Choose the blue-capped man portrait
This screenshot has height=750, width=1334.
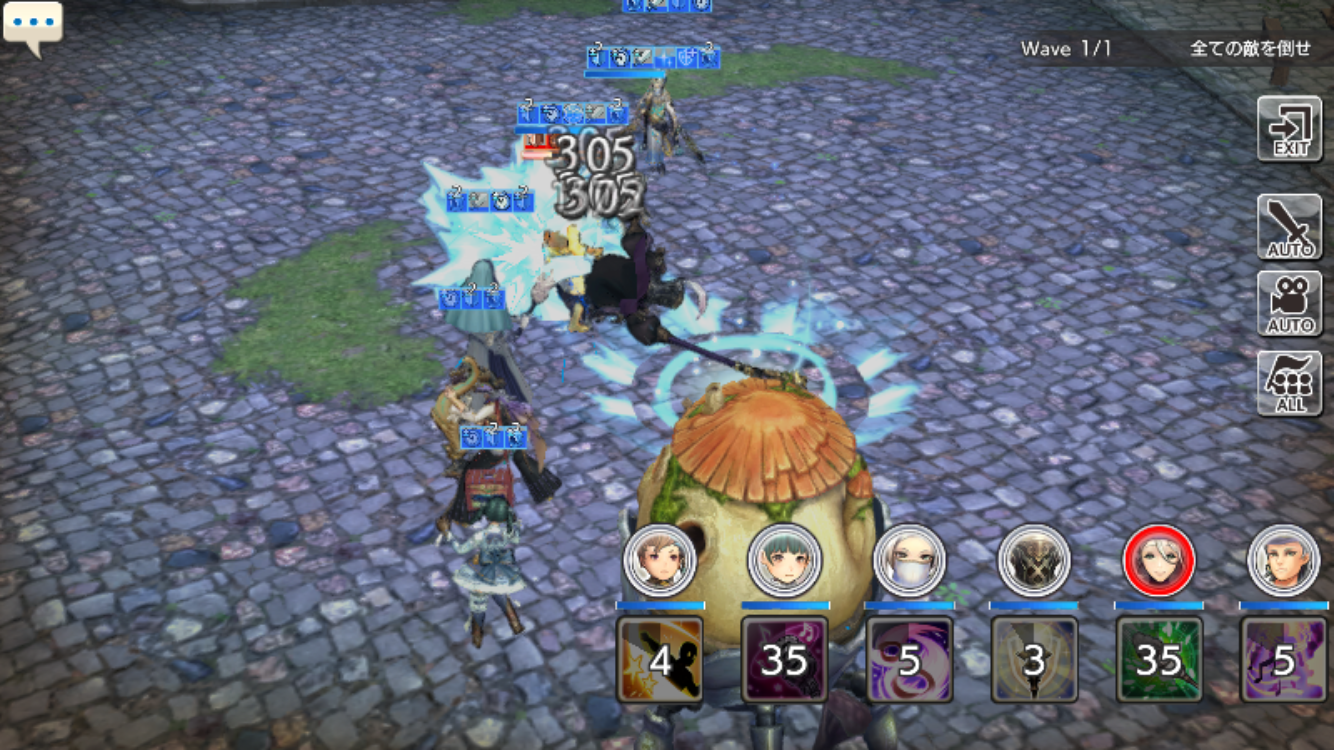1284,560
